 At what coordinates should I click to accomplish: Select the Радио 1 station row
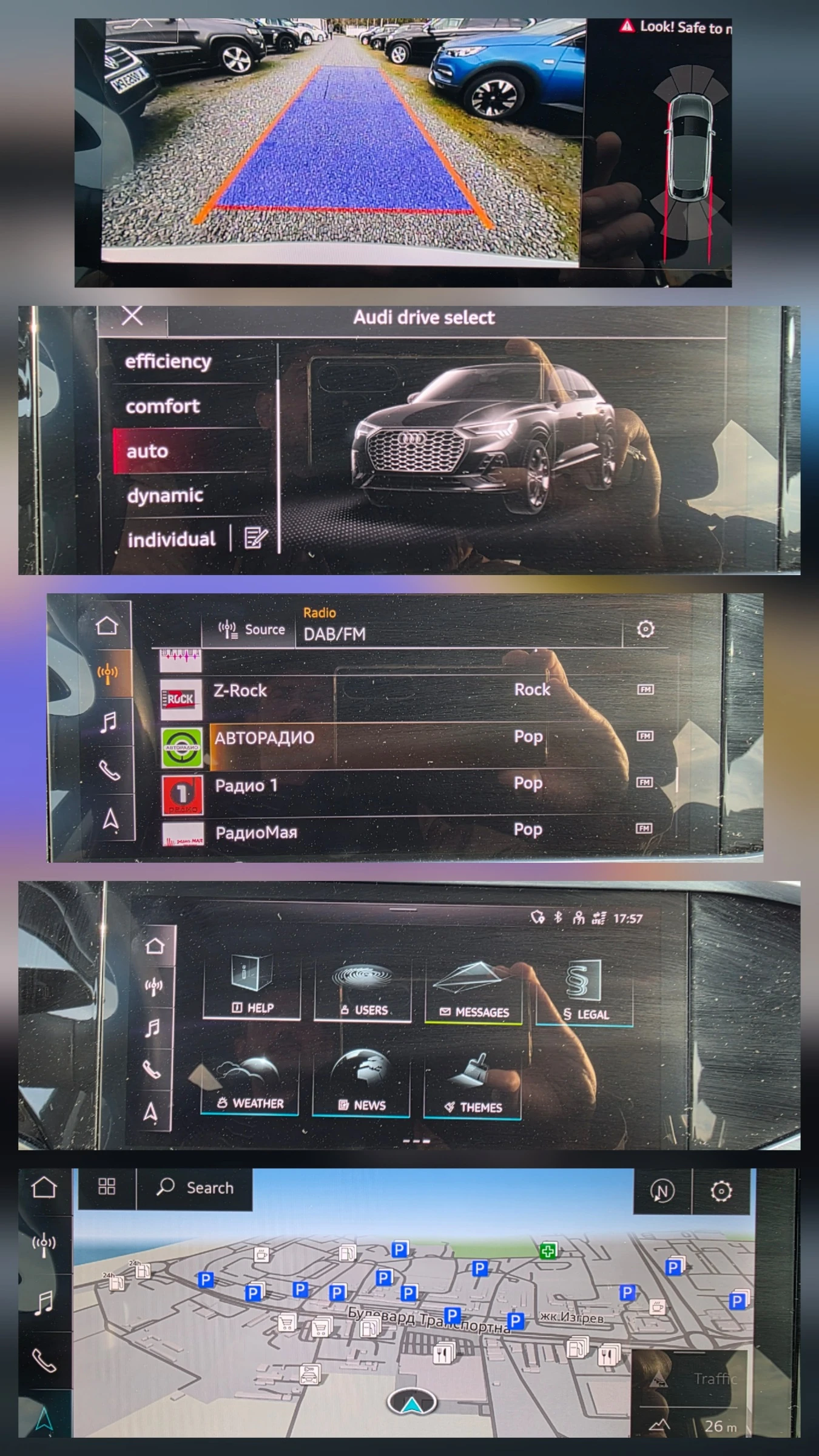tap(246, 786)
